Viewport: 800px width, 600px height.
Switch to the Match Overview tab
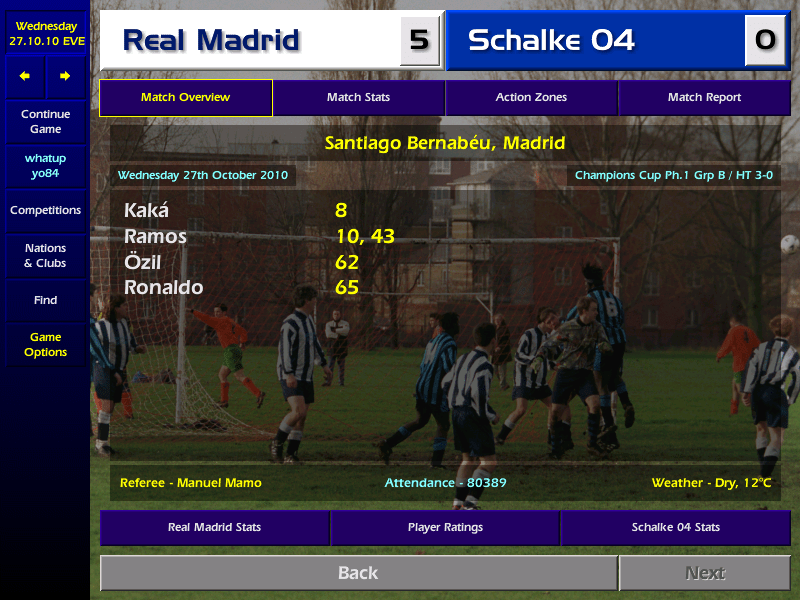tap(185, 98)
